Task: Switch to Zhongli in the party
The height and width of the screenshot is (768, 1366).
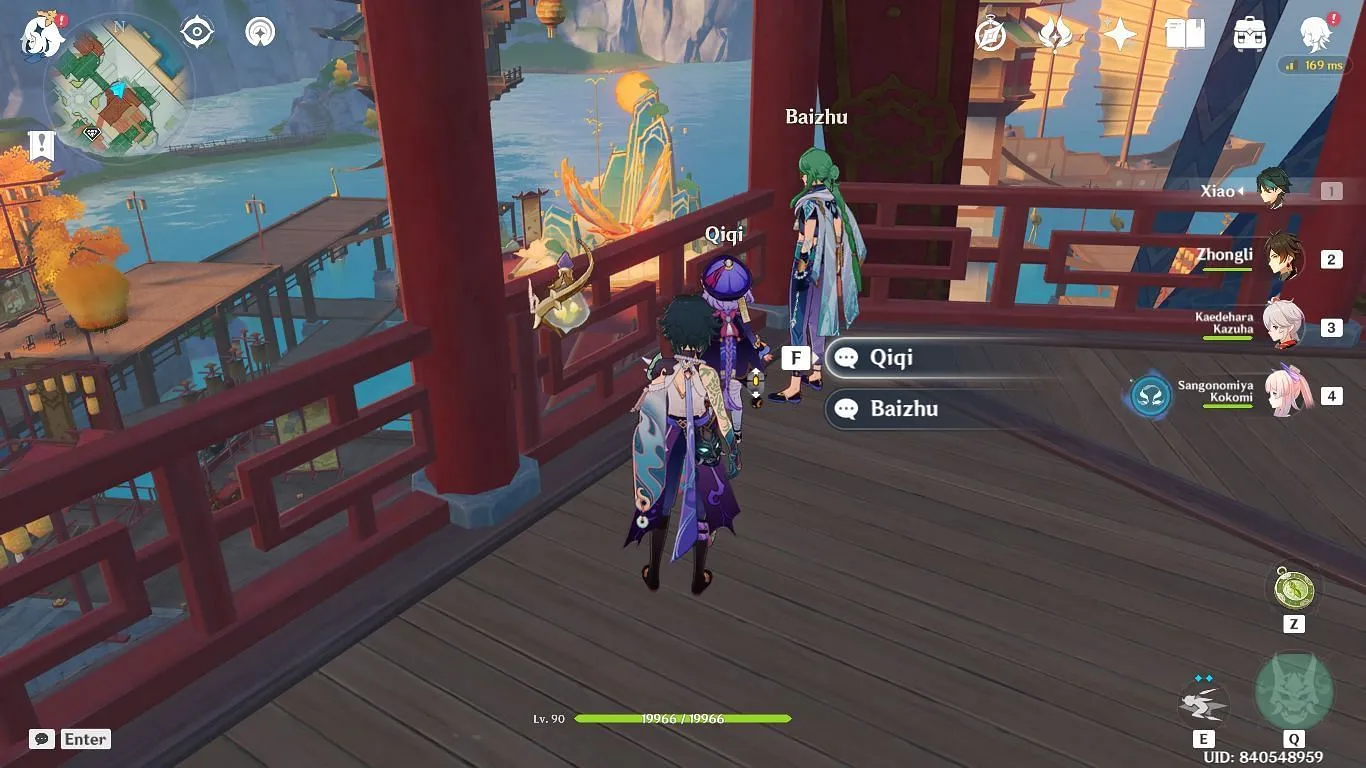Action: click(1282, 258)
